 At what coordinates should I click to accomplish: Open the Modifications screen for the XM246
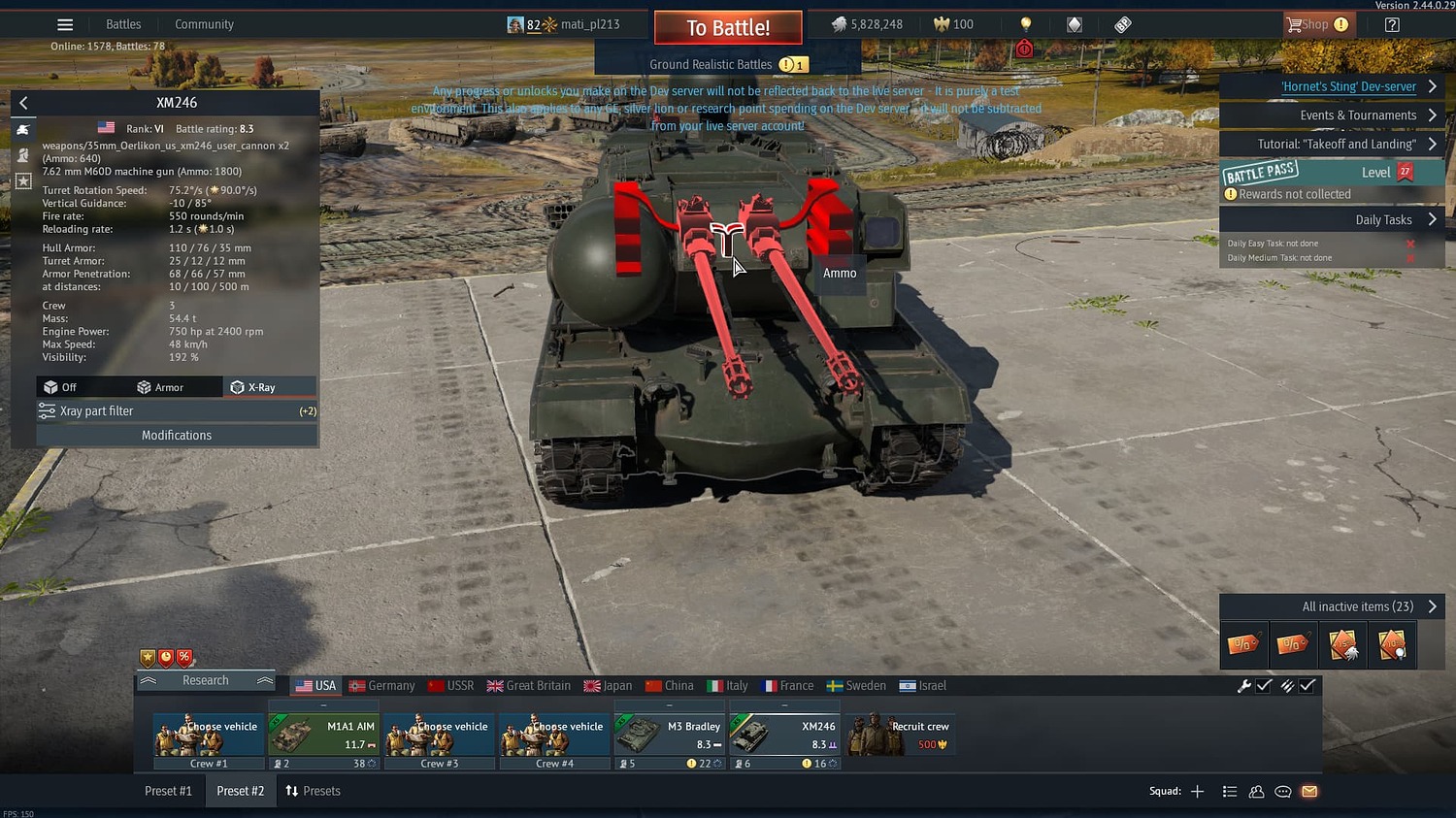point(176,435)
